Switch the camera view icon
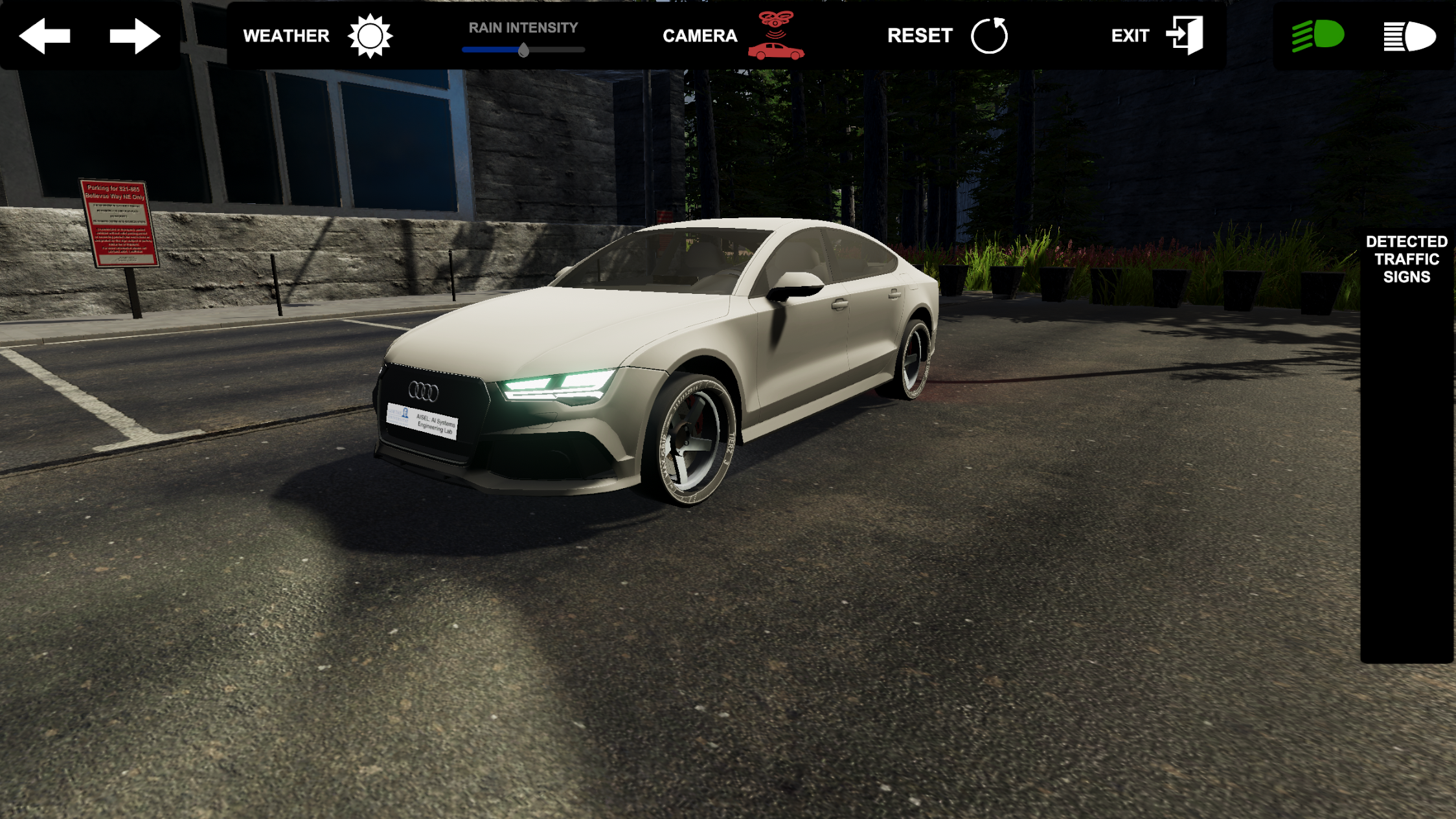This screenshot has width=1456, height=819. click(776, 36)
